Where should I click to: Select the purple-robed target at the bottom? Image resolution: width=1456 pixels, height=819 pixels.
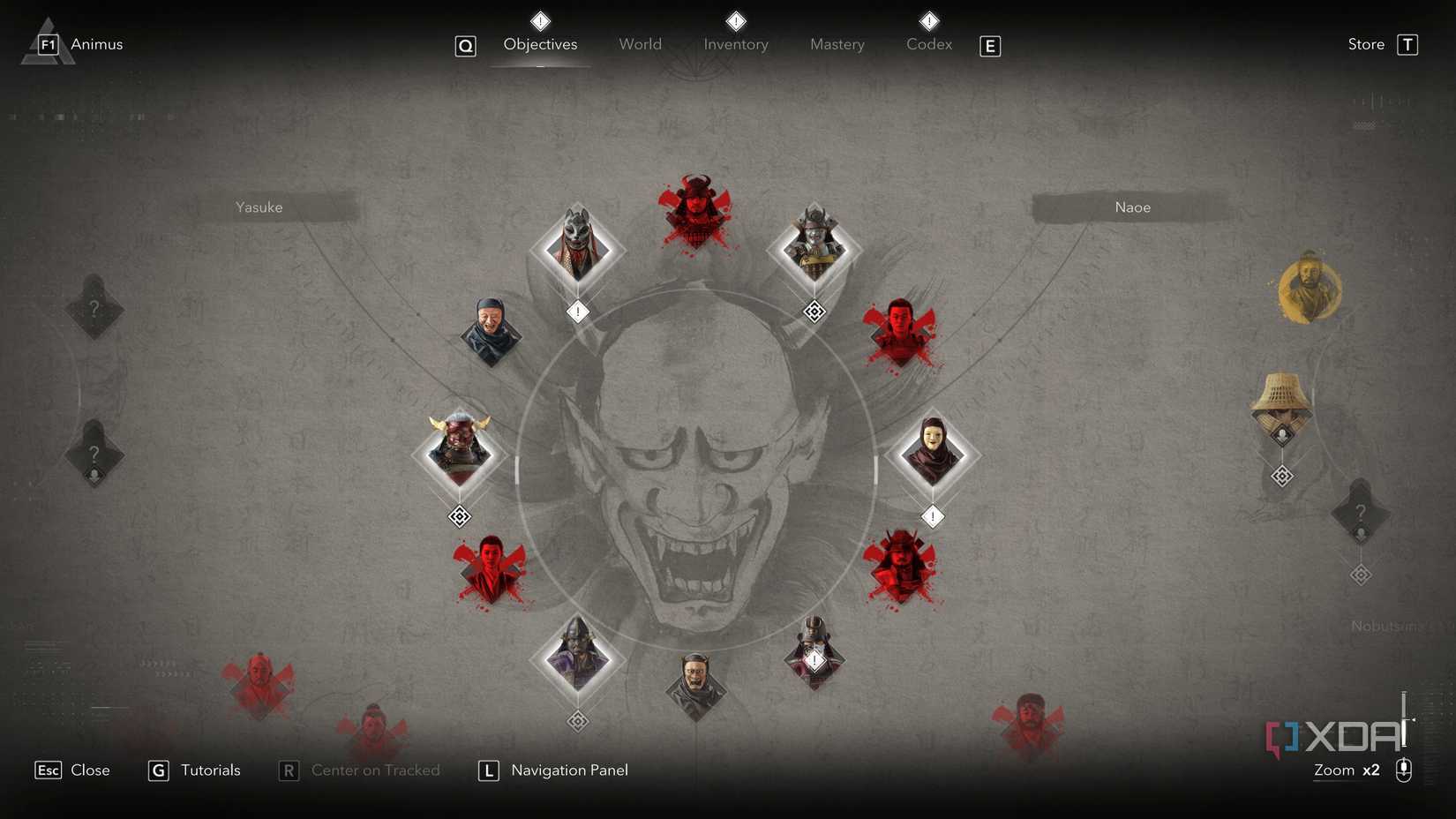[578, 657]
